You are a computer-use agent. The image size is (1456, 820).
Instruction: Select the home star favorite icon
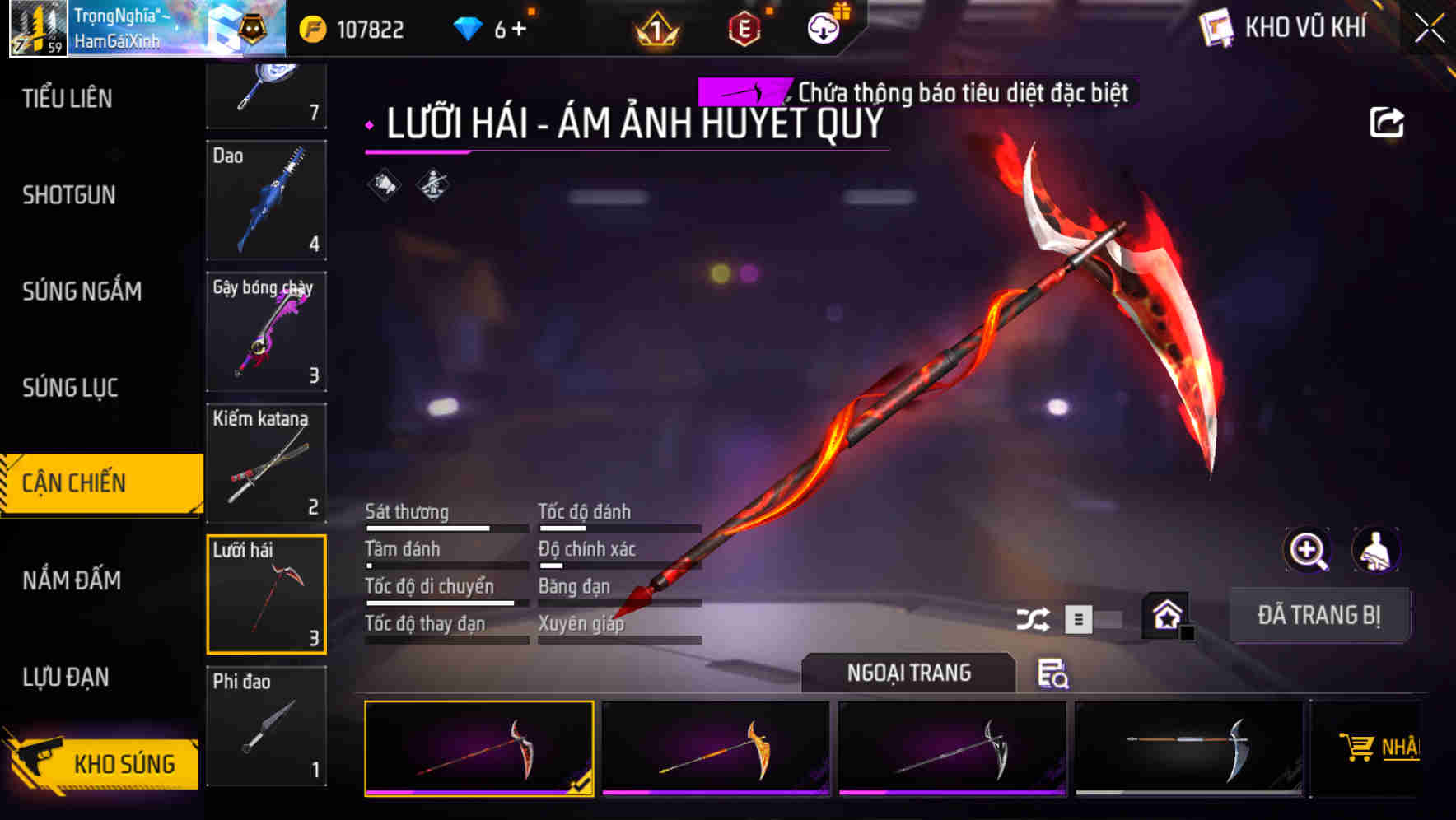coord(1165,613)
